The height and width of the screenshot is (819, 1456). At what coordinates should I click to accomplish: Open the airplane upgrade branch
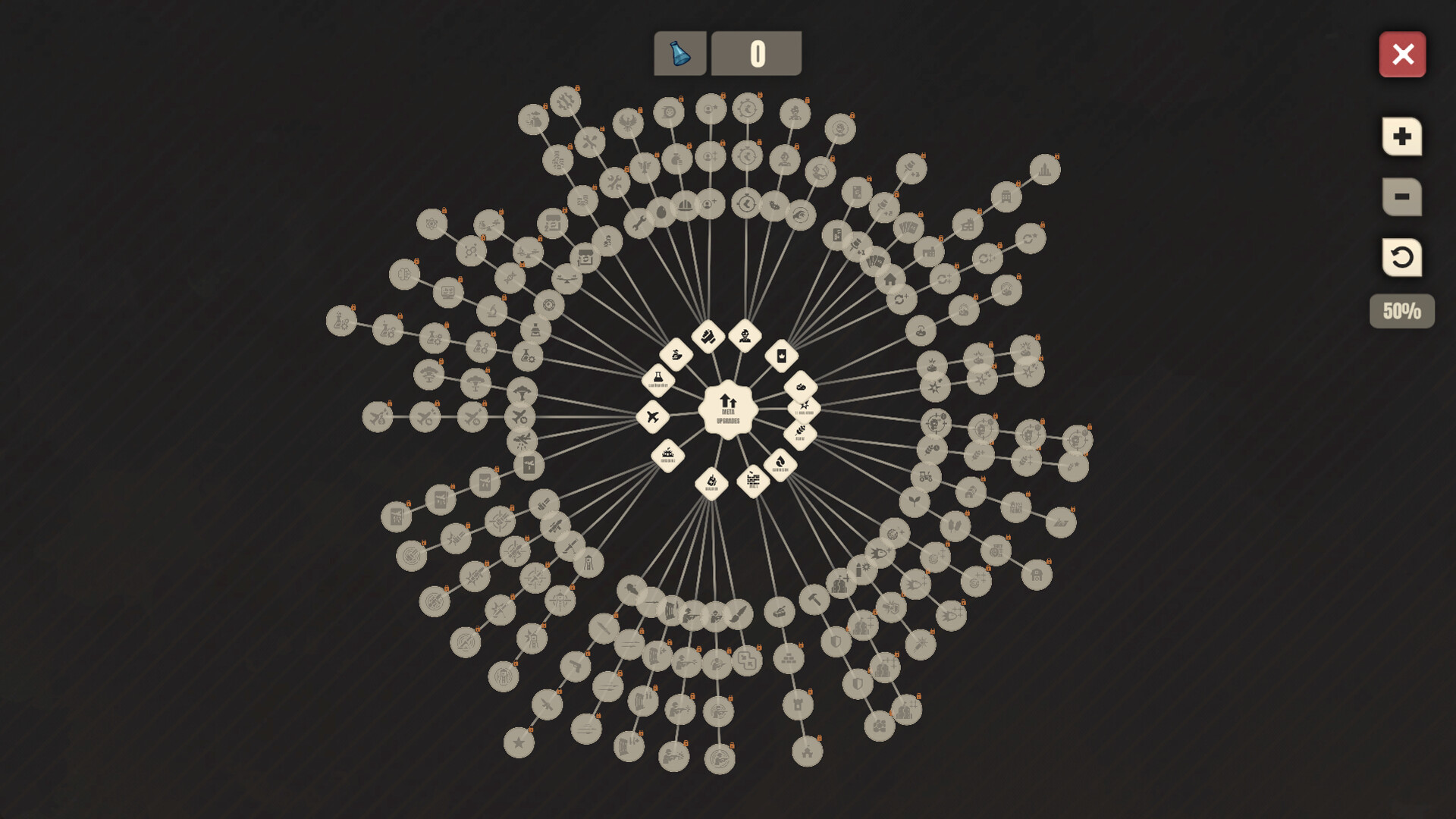coord(653,416)
